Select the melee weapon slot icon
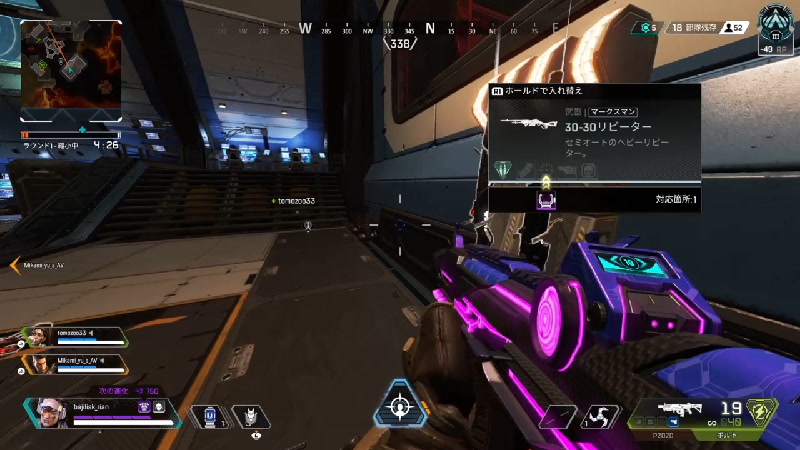The height and width of the screenshot is (450, 800). [556, 417]
